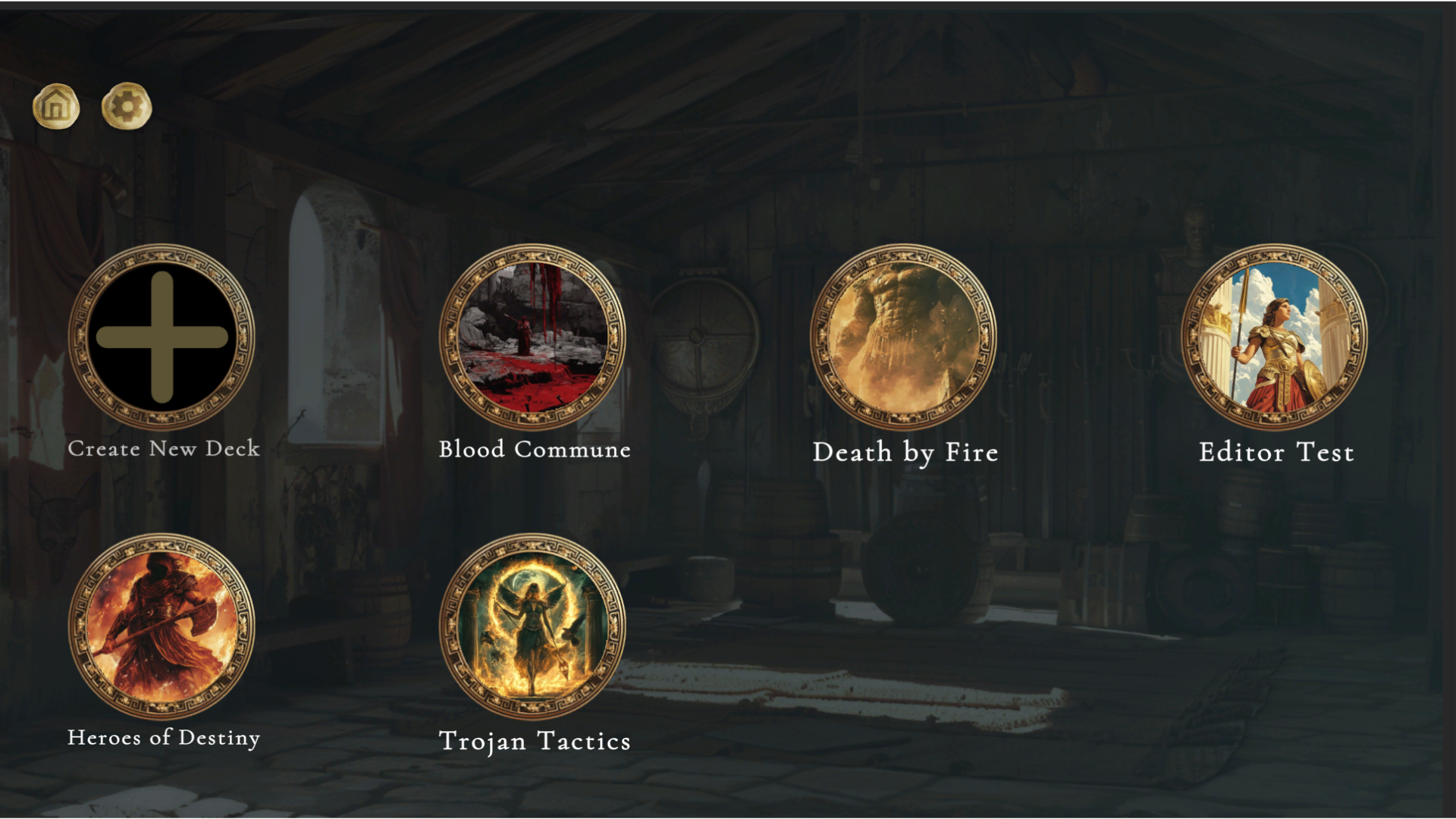Image resolution: width=1456 pixels, height=819 pixels.
Task: Select the Blood Commune deck
Action: [532, 337]
